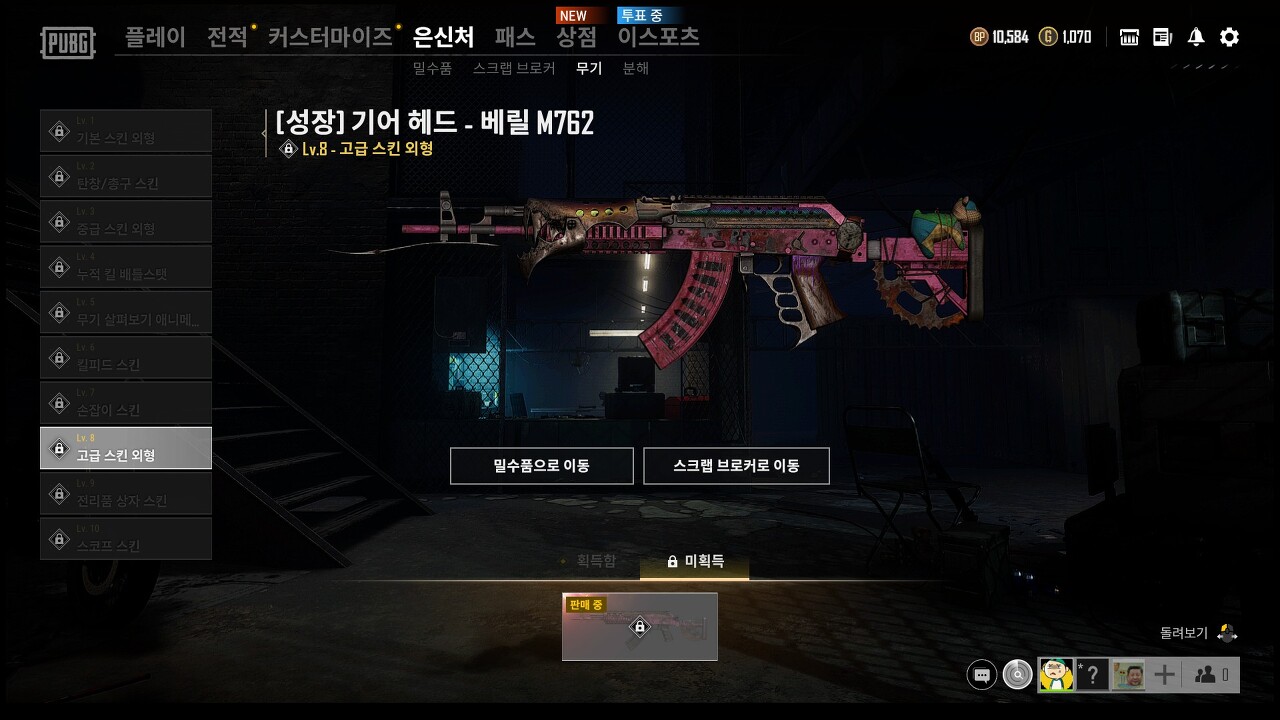Select the Lv.9 전리품 상자 스킨 entry
This screenshot has height=720, width=1280.
pyautogui.click(x=126, y=492)
